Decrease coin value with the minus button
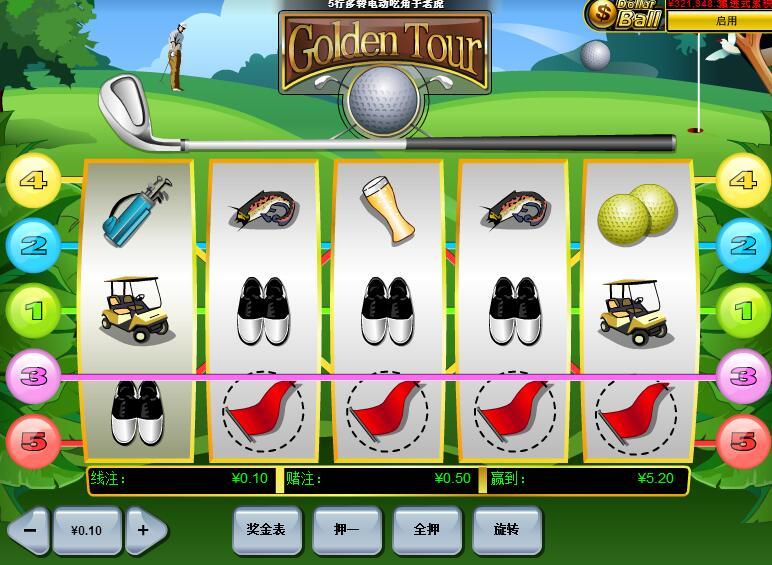Screen dimensions: 772x565 (x=29, y=530)
